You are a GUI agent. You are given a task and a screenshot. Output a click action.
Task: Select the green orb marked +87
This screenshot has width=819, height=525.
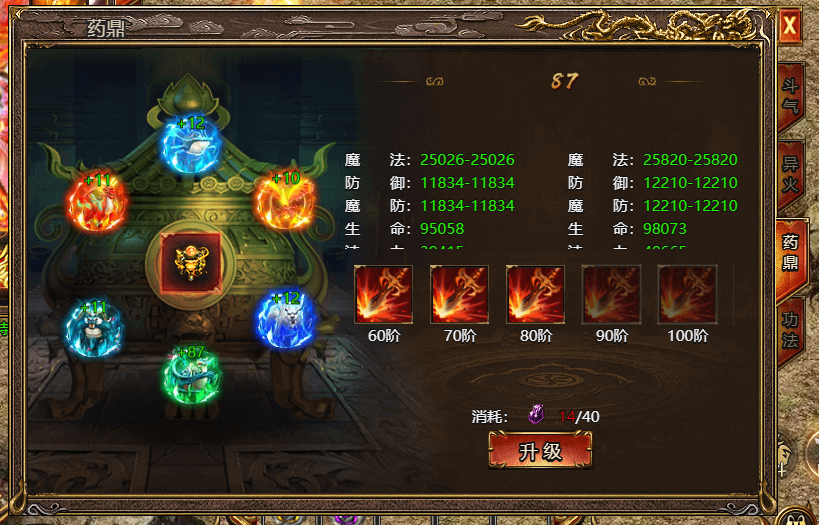192,375
